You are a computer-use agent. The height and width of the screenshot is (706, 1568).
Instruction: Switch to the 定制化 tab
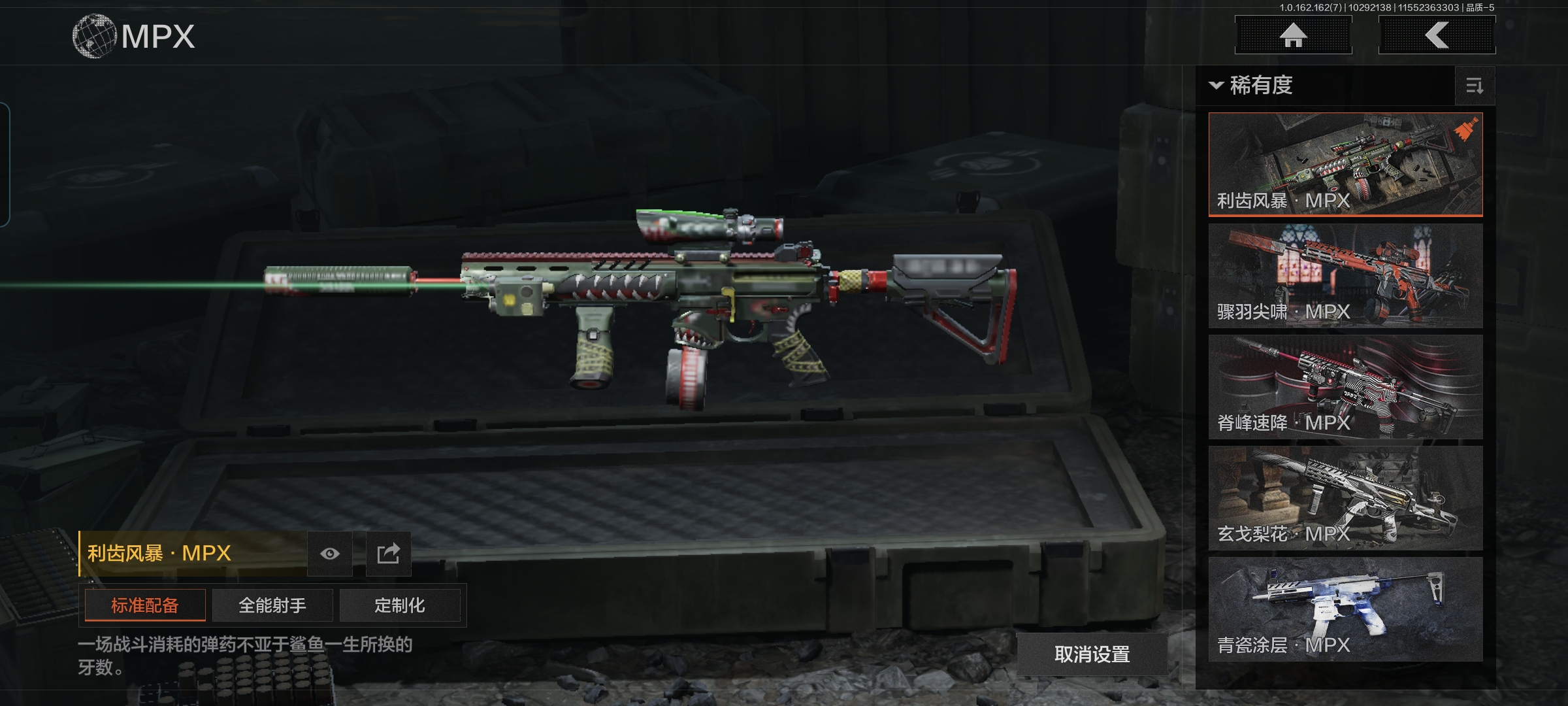tap(400, 605)
